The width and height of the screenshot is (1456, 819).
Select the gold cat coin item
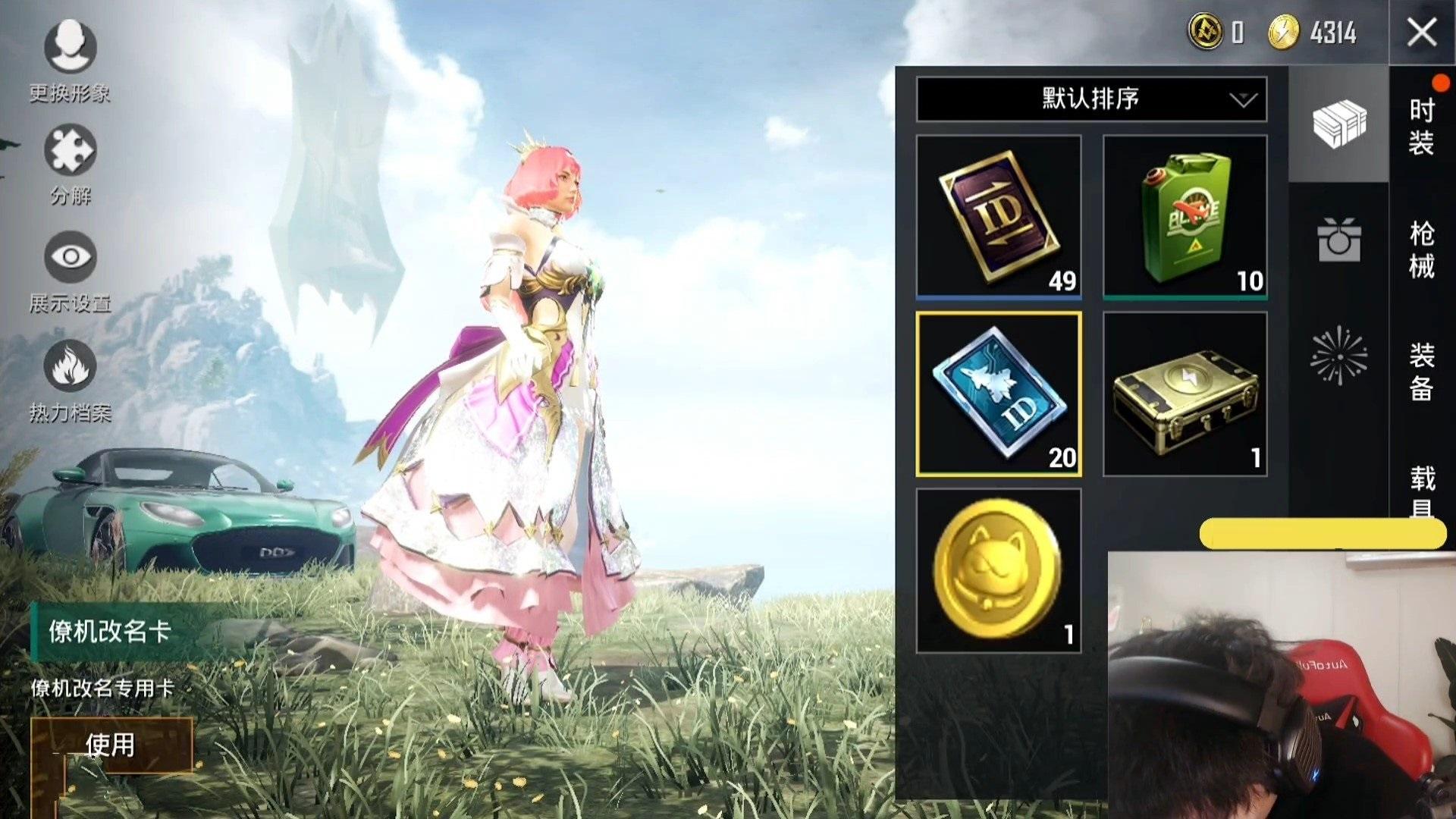tap(999, 570)
